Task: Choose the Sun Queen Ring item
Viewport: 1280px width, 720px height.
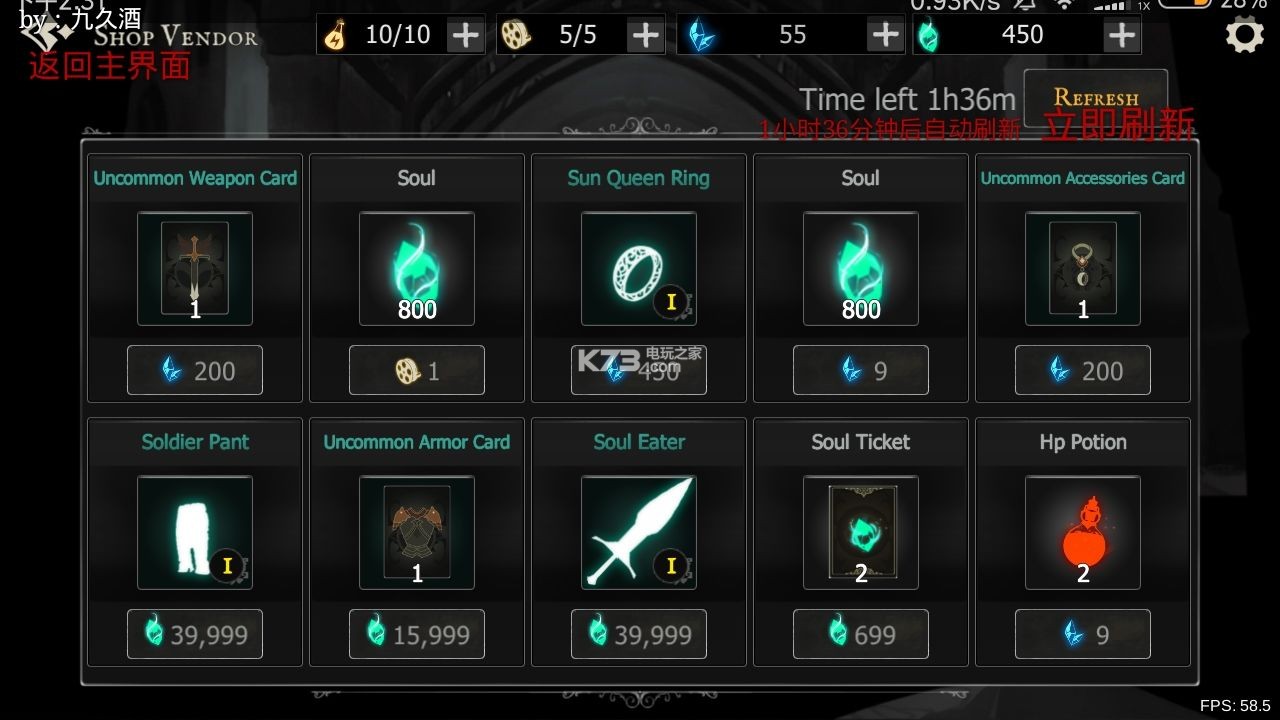Action: [x=639, y=268]
